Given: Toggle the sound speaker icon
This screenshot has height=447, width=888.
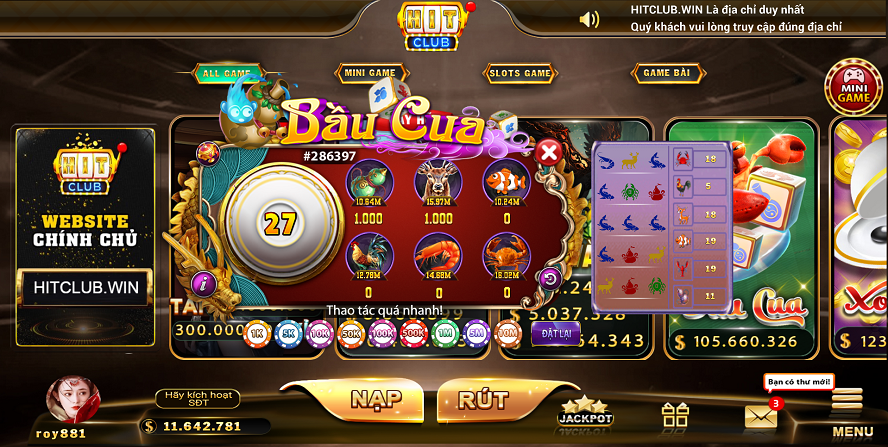Looking at the screenshot, I should pyautogui.click(x=589, y=19).
